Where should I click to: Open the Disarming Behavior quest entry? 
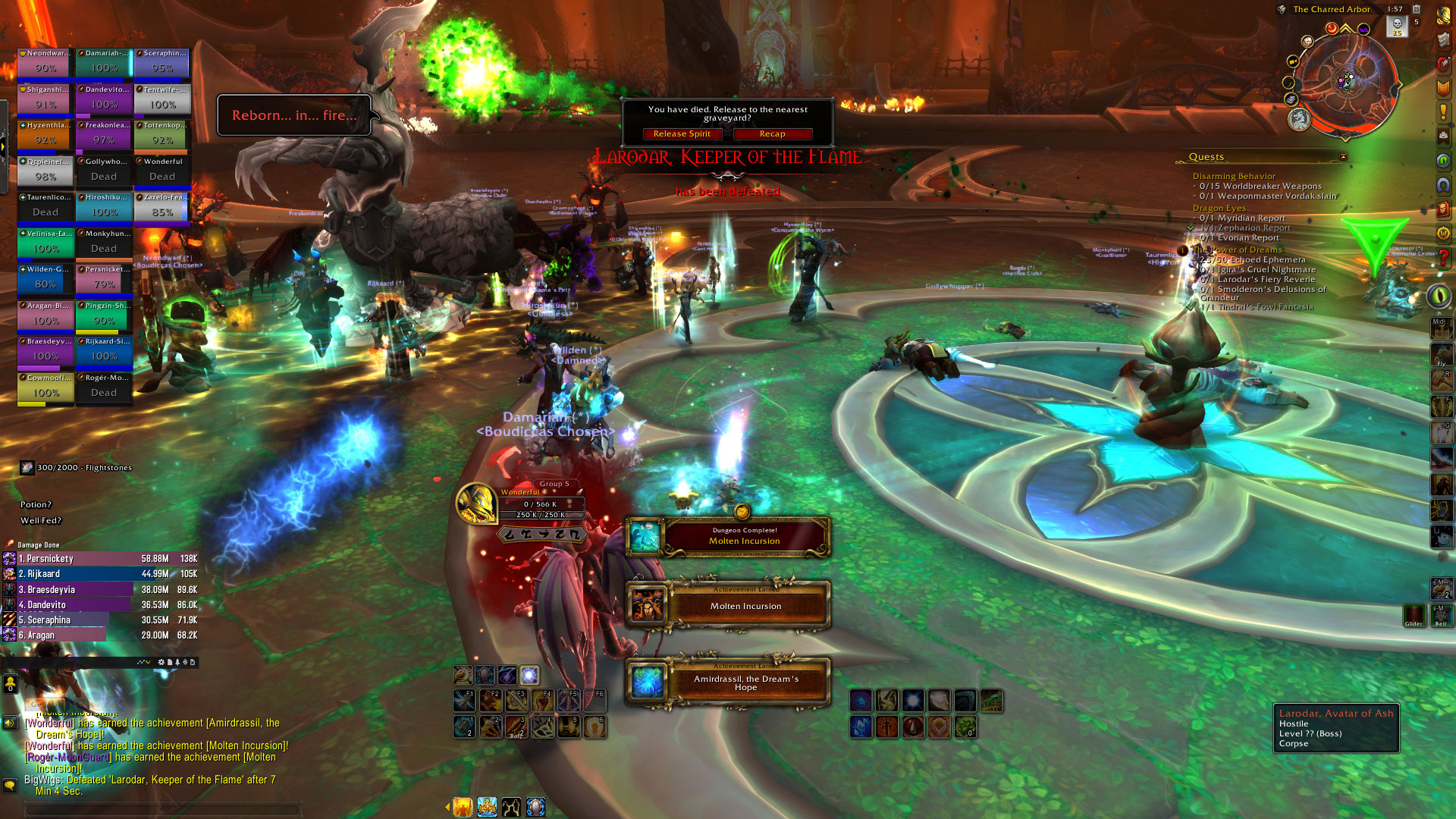click(1234, 176)
